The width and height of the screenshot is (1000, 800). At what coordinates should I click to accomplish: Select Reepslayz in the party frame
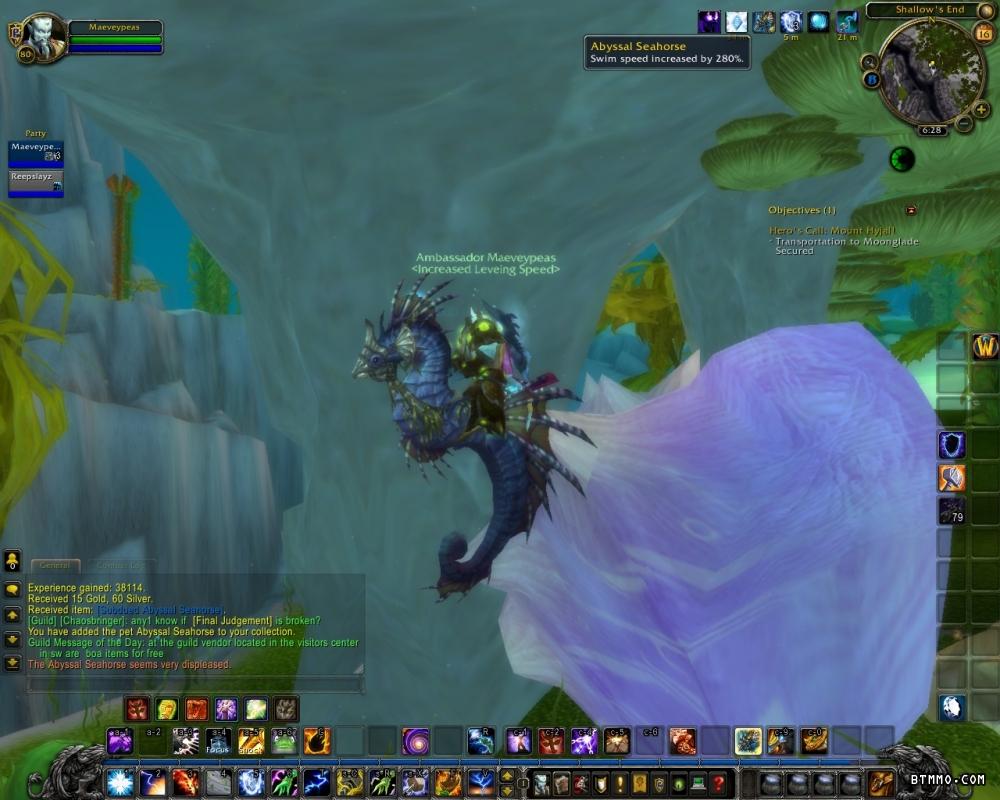point(36,182)
